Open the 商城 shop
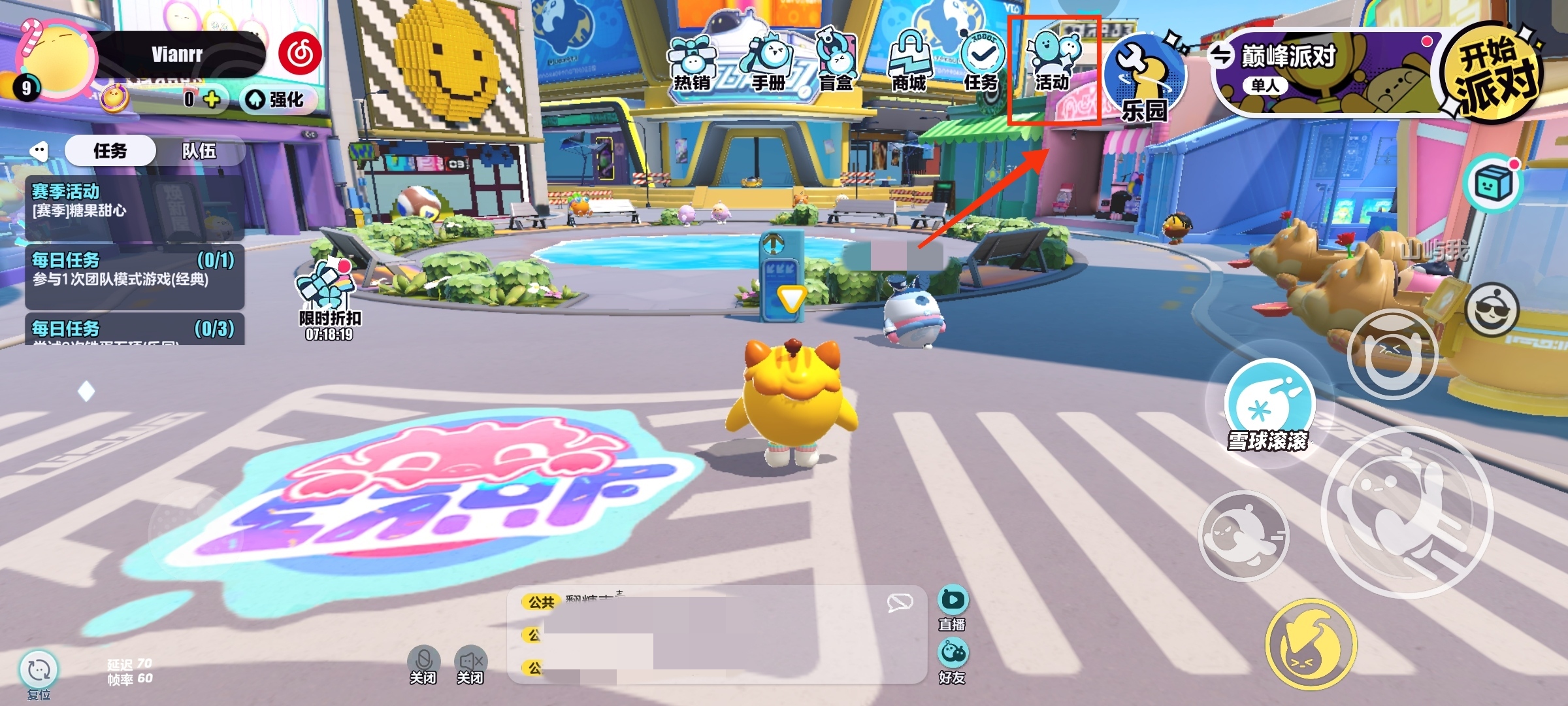Image resolution: width=1568 pixels, height=706 pixels. pos(909,63)
